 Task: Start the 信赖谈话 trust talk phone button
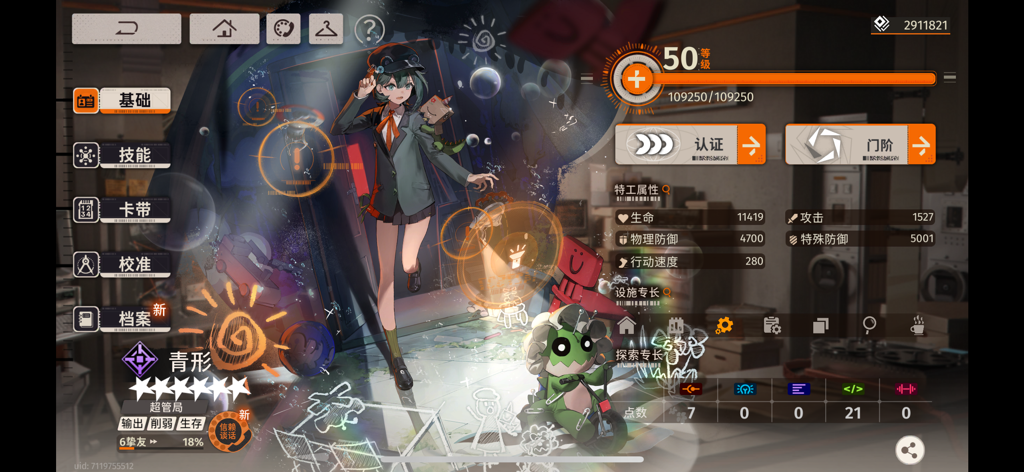[229, 430]
